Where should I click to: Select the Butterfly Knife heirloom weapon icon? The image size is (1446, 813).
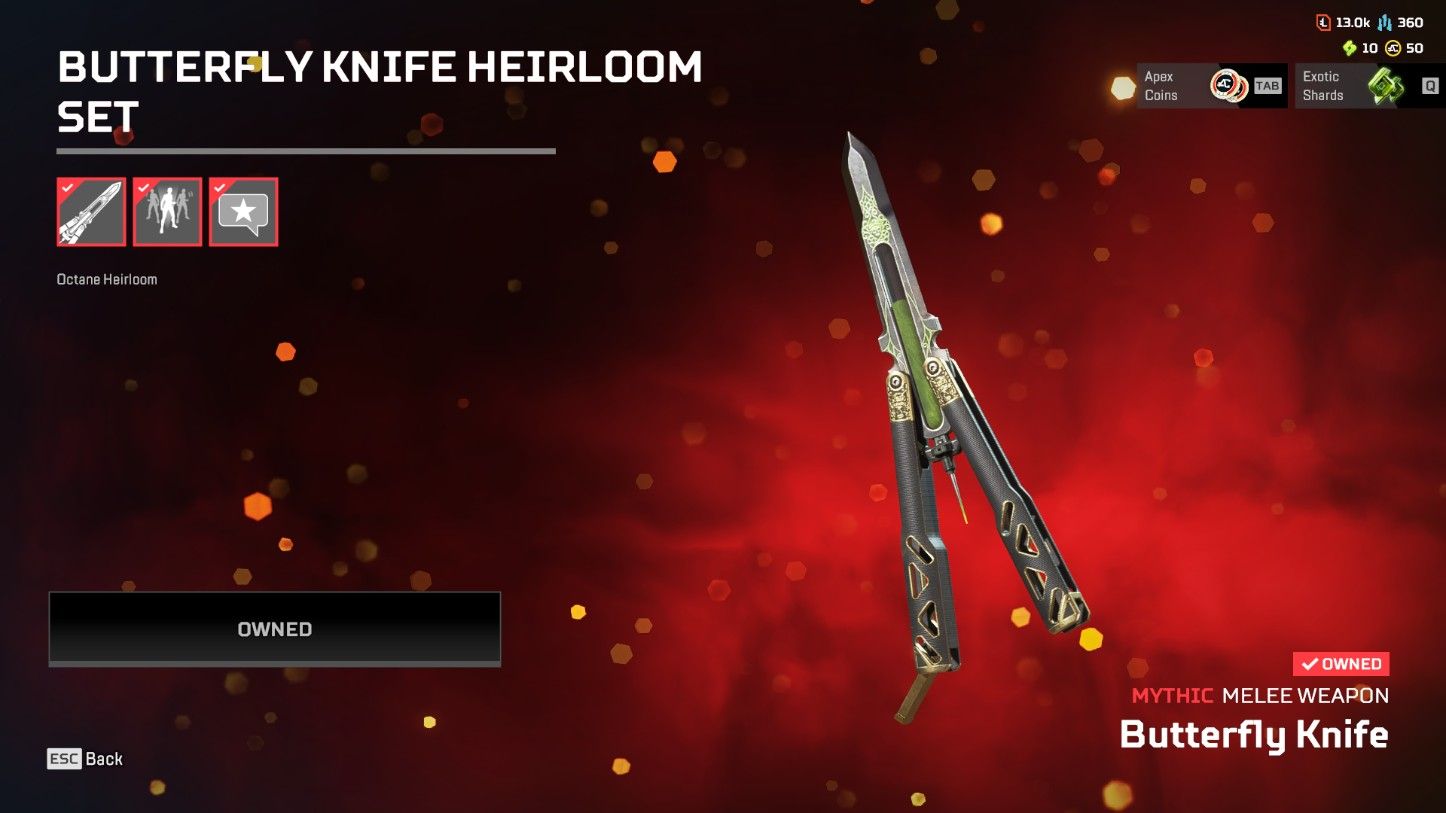tap(90, 211)
